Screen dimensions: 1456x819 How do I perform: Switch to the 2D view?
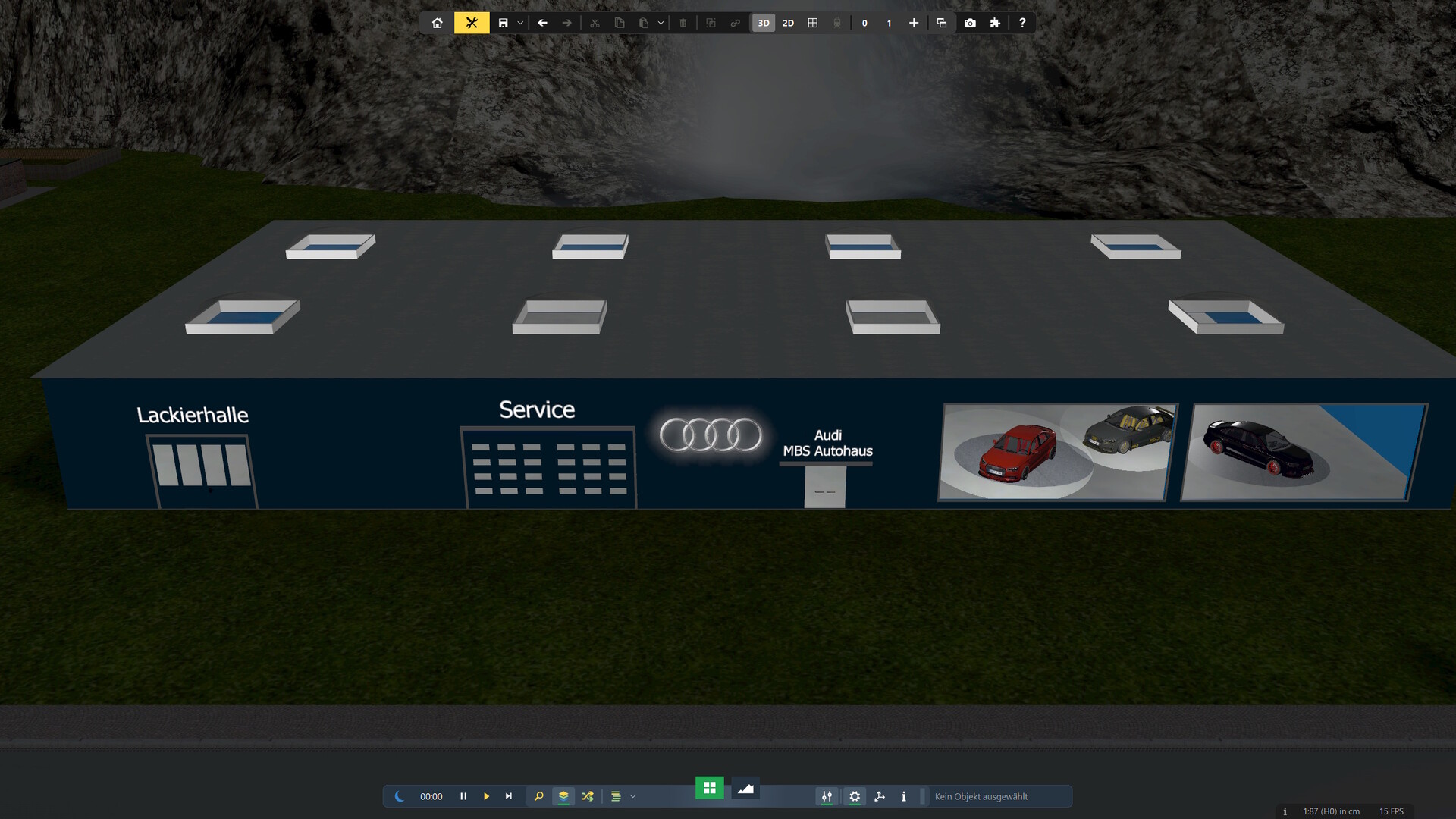[x=788, y=23]
